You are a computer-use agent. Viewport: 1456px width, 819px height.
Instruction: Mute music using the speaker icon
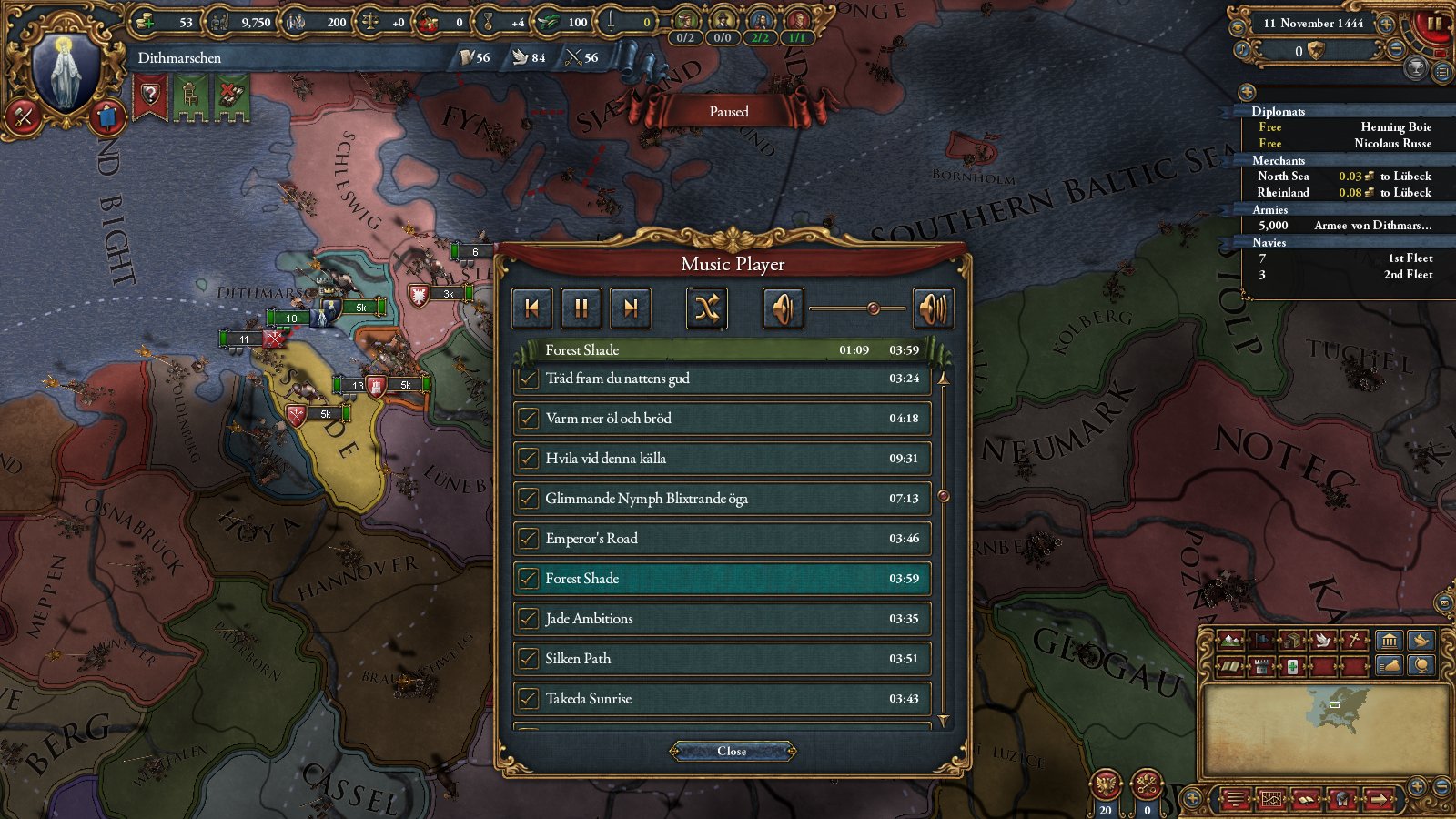point(784,308)
